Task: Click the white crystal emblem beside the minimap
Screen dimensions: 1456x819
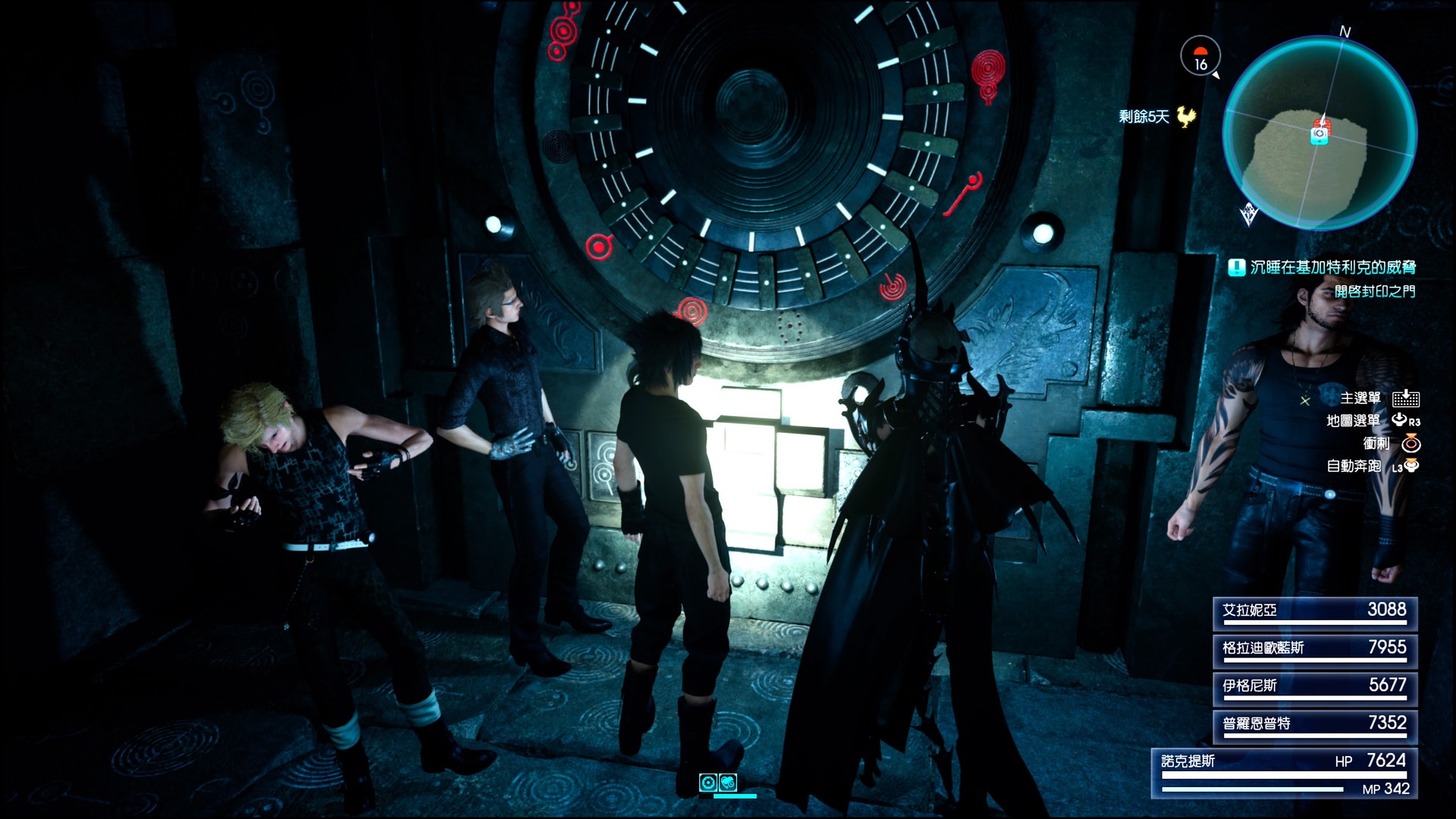Action: click(1248, 215)
